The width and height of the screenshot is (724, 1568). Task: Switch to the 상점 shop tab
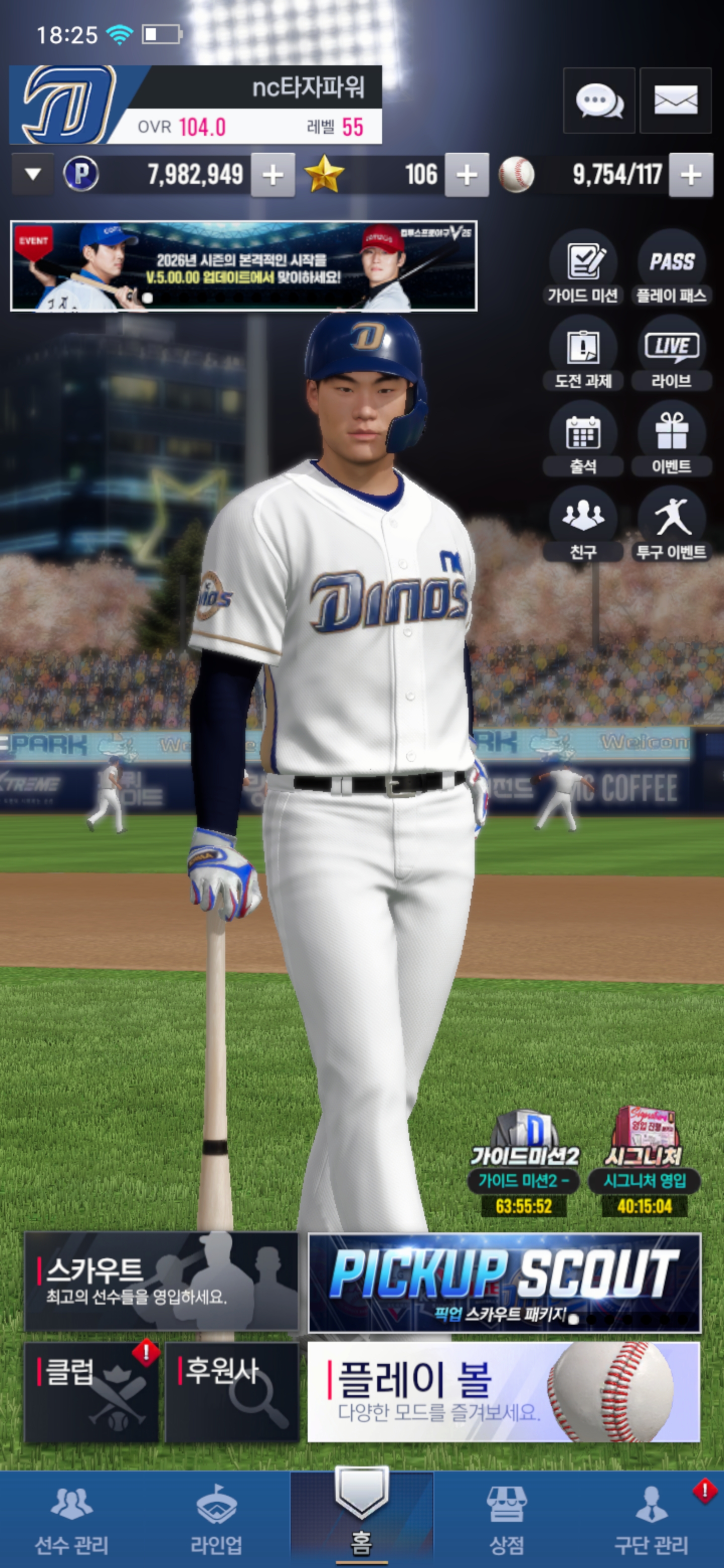(x=507, y=1520)
